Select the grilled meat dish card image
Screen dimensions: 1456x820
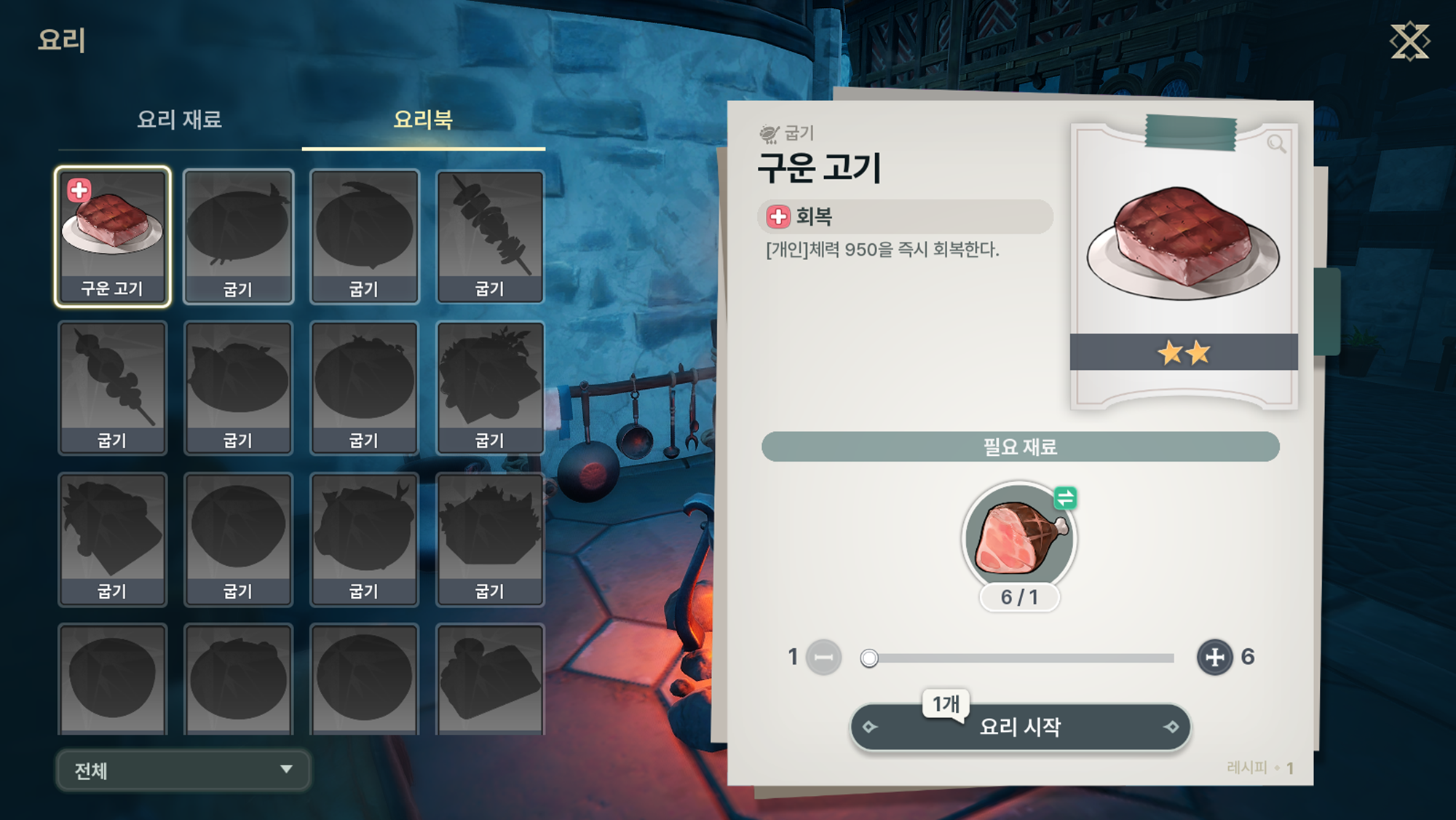click(x=1183, y=244)
